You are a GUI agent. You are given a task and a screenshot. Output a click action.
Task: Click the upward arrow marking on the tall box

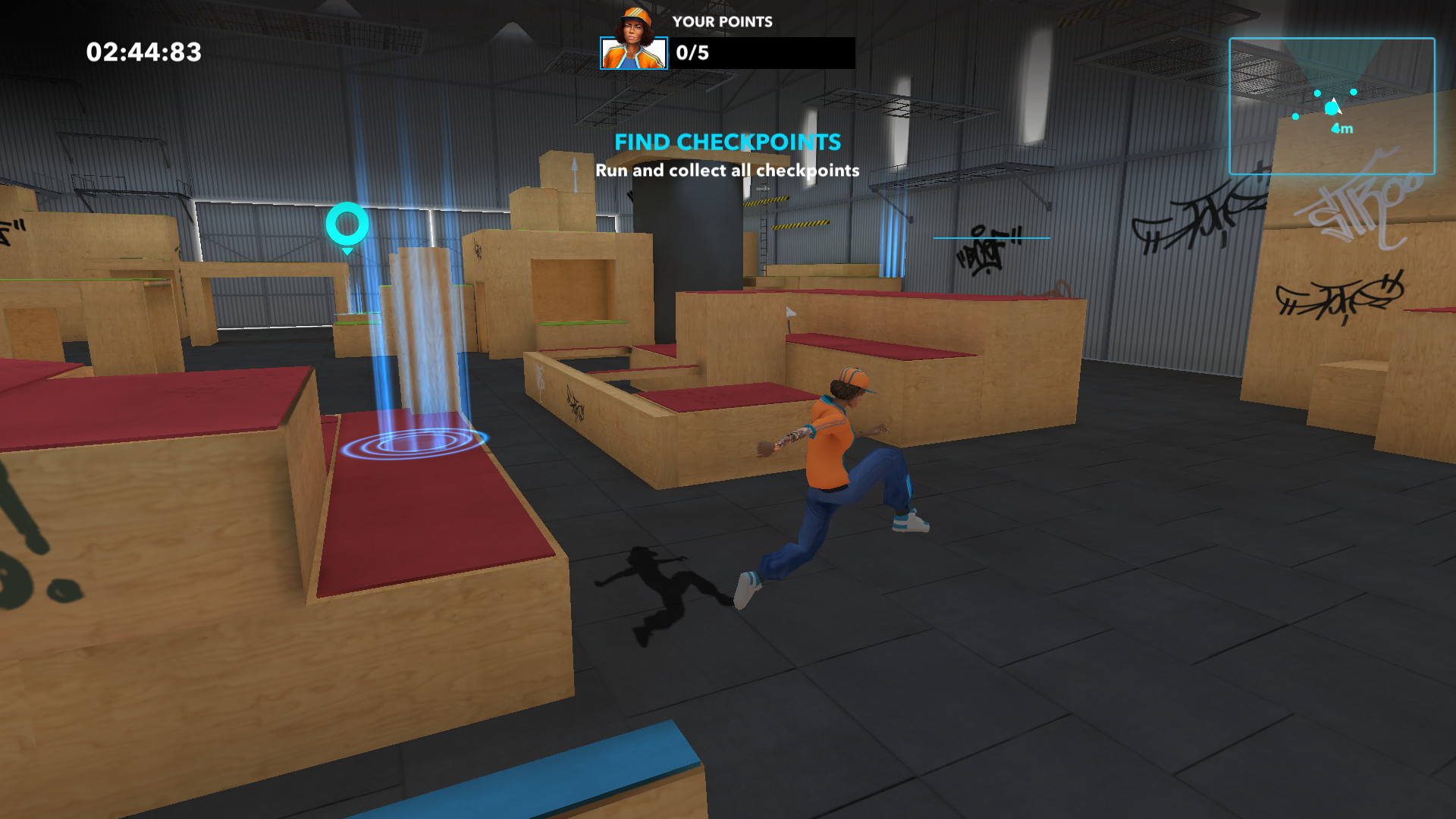(x=574, y=171)
